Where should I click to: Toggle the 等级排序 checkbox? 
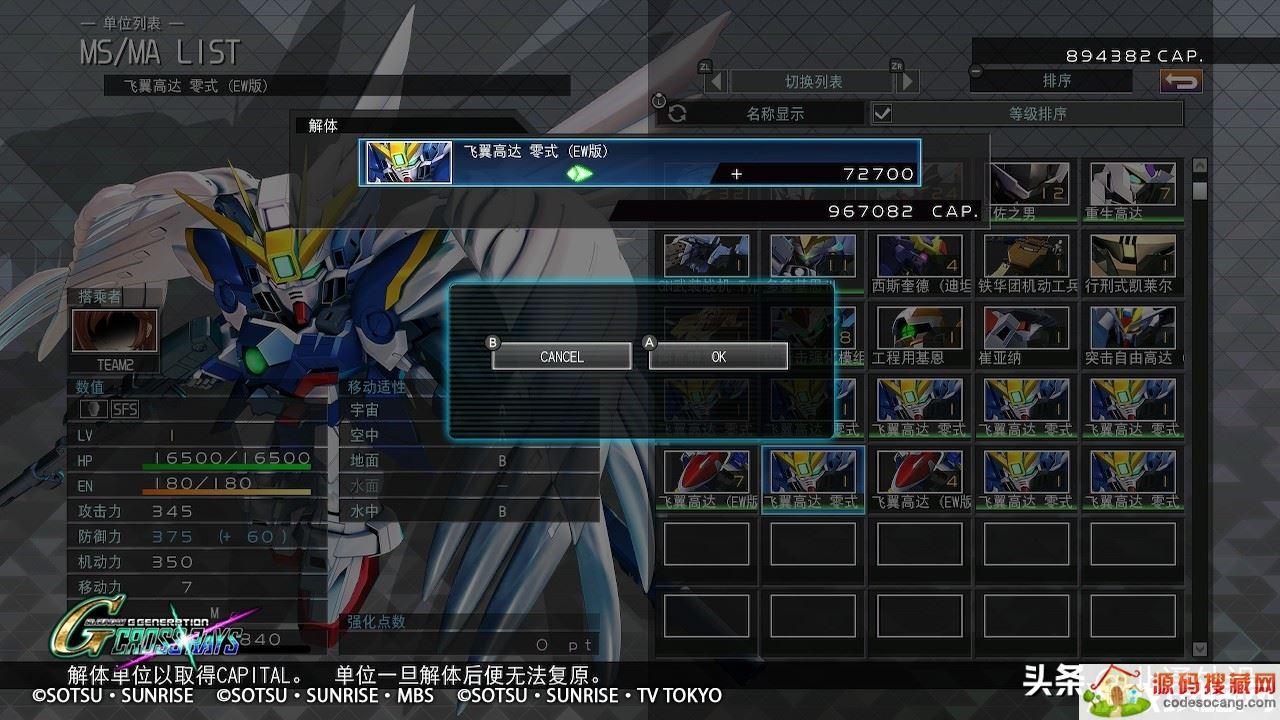coord(882,113)
